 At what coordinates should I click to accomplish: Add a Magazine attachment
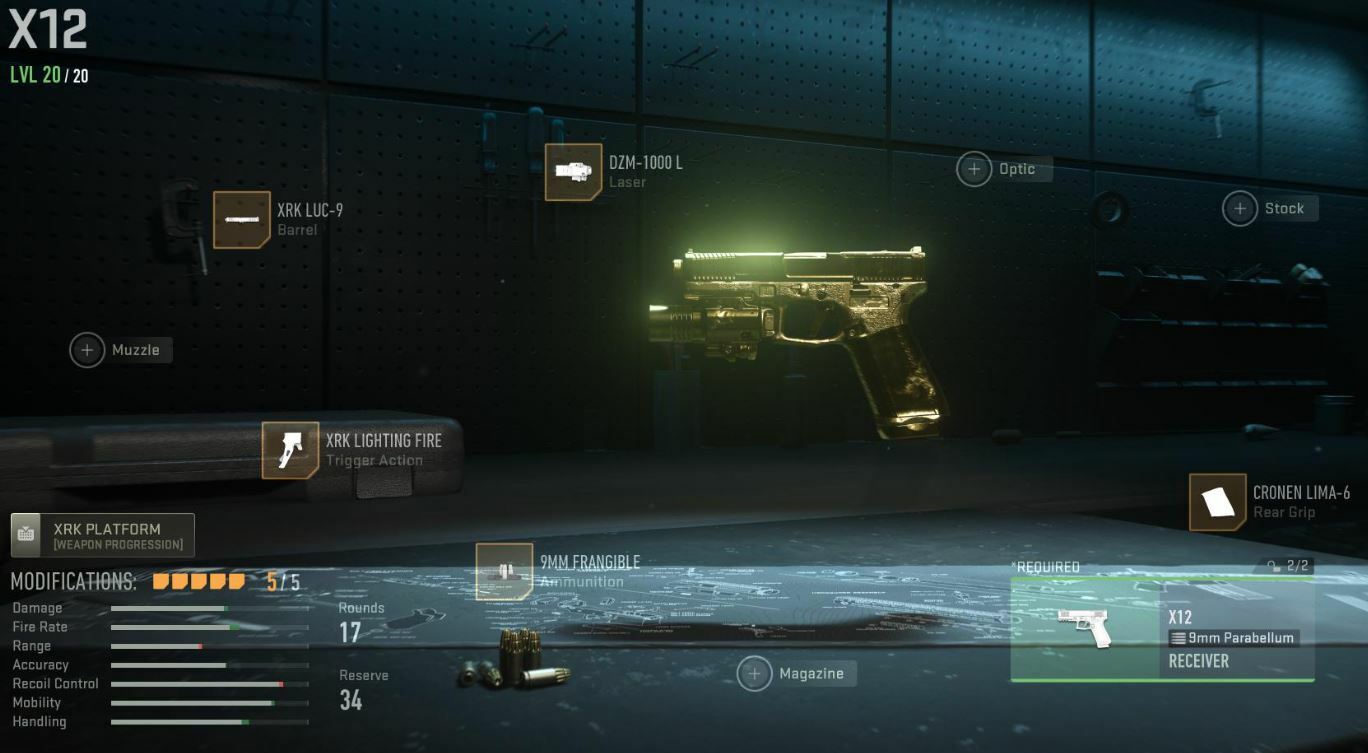pyautogui.click(x=755, y=673)
